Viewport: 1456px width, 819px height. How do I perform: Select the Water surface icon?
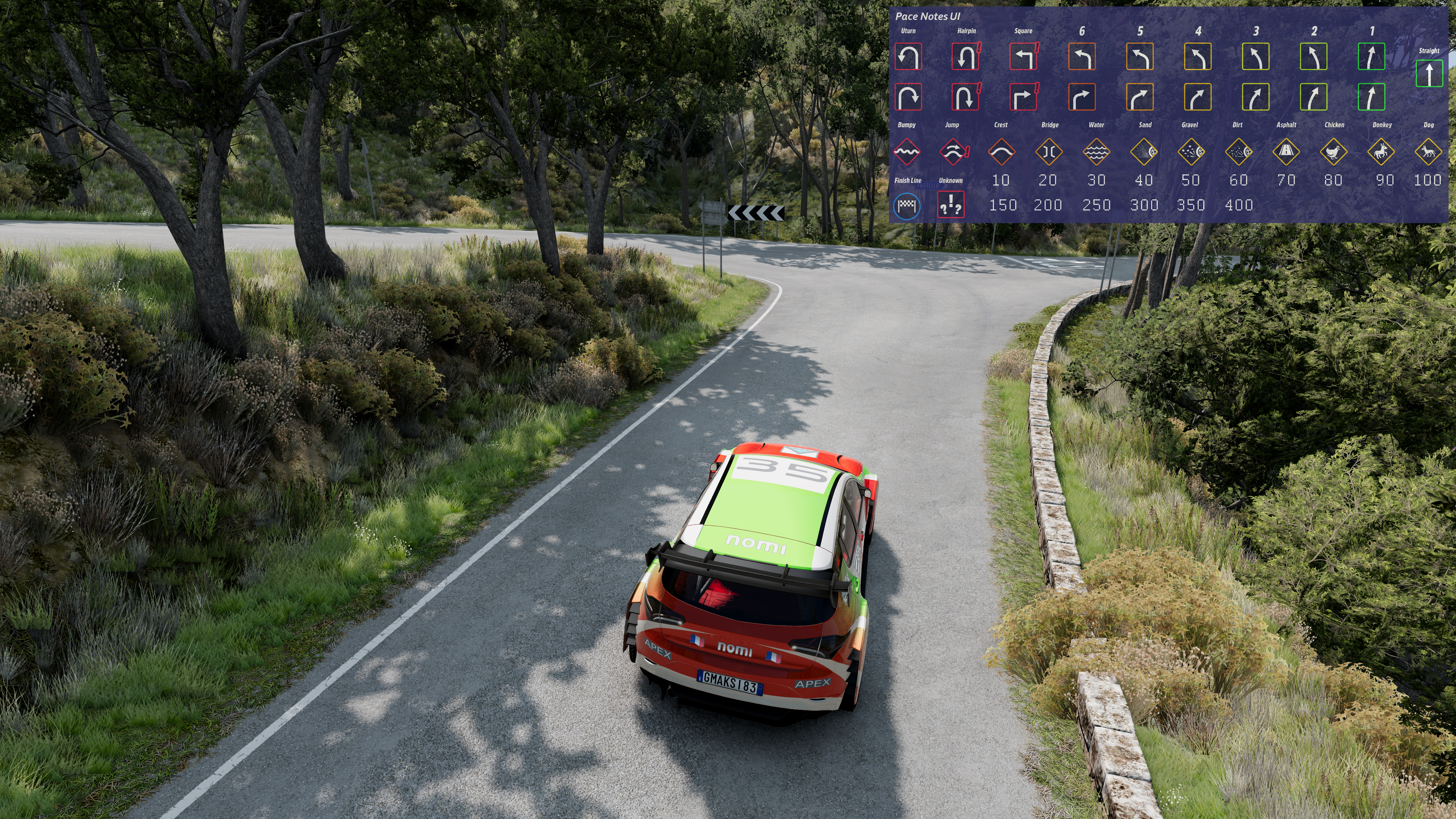(x=1097, y=151)
